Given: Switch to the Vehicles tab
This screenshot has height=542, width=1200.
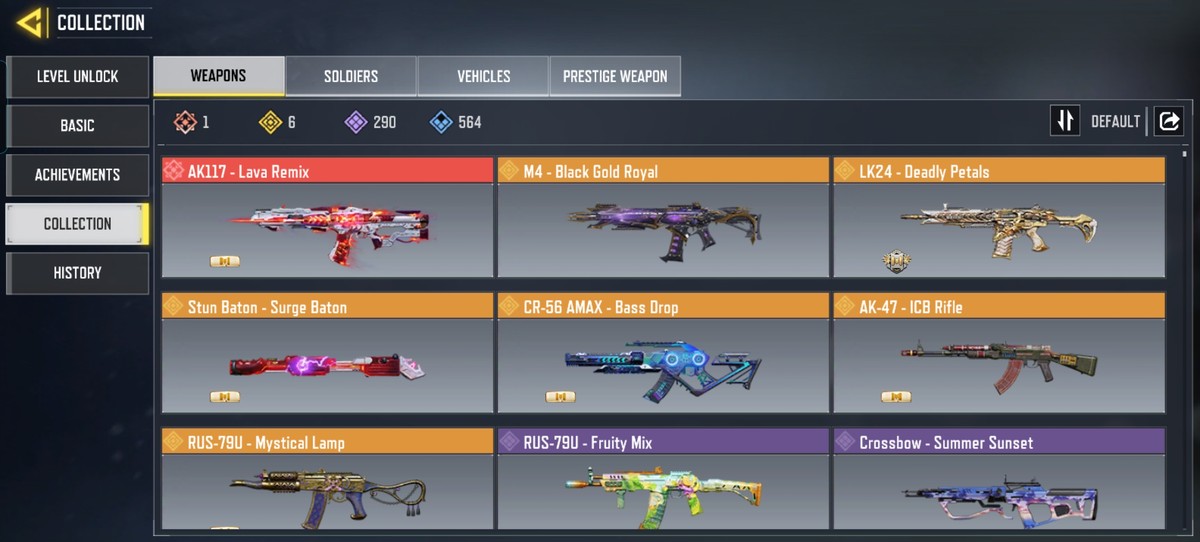Looking at the screenshot, I should (x=483, y=76).
